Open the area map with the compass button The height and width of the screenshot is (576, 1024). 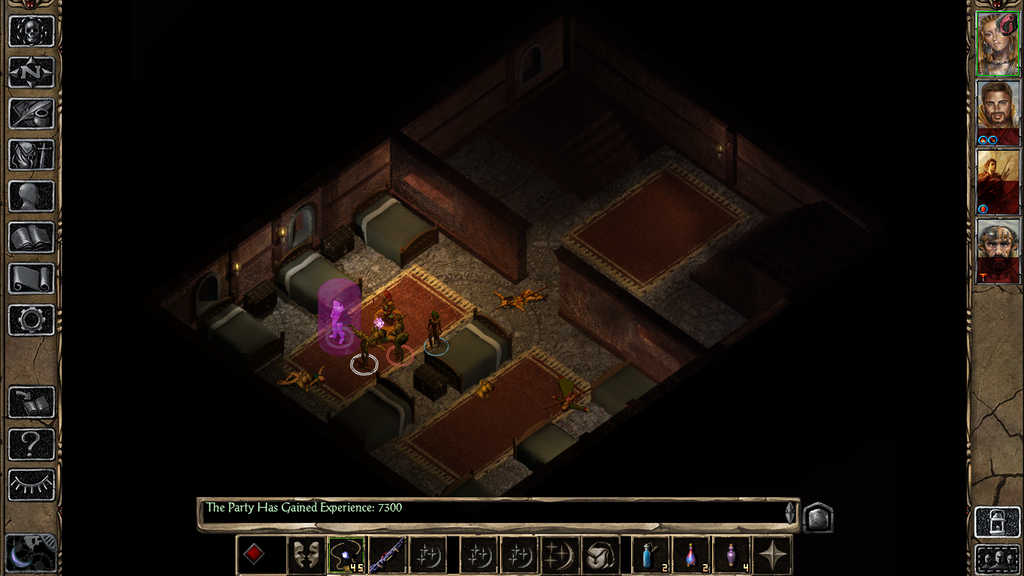click(31, 72)
